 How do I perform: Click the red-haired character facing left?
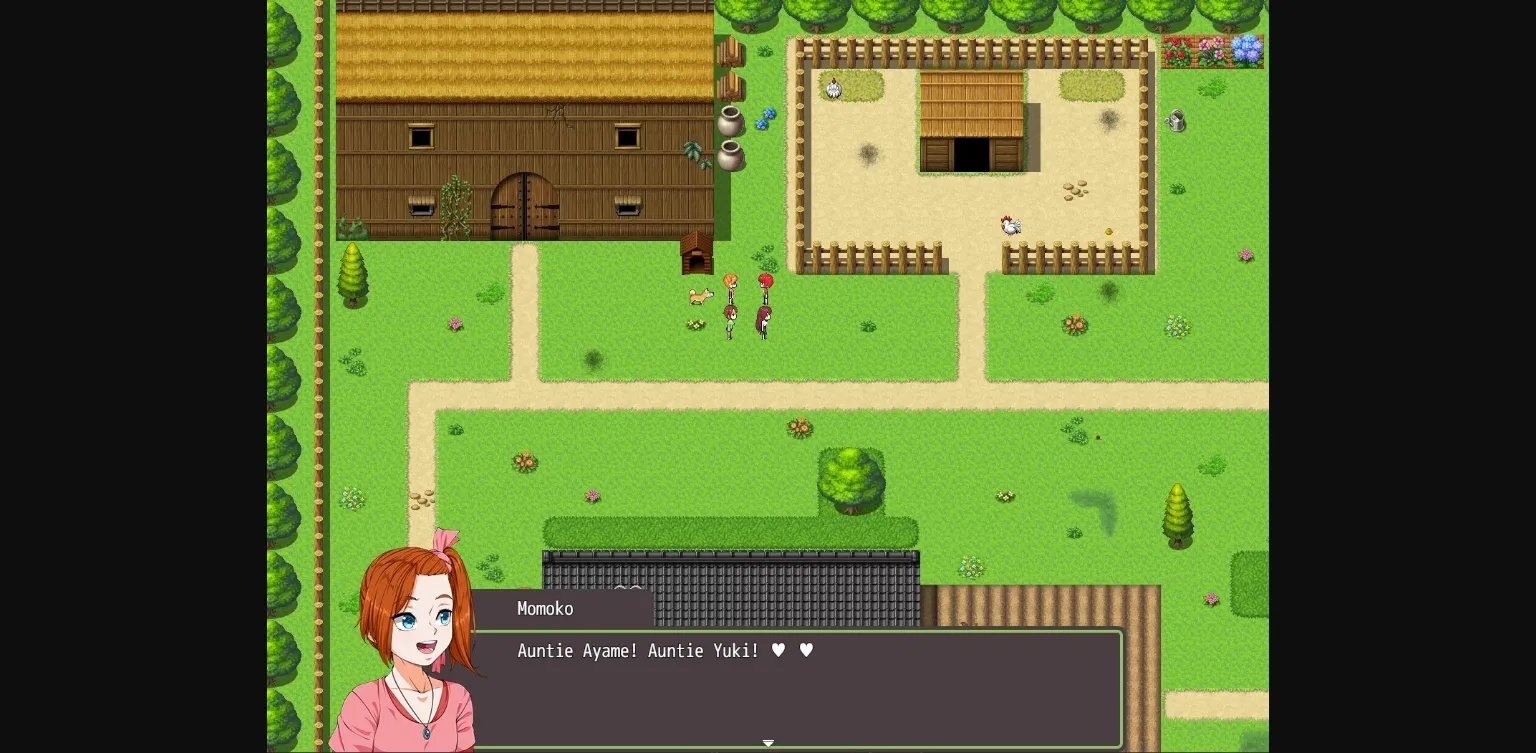coord(764,283)
